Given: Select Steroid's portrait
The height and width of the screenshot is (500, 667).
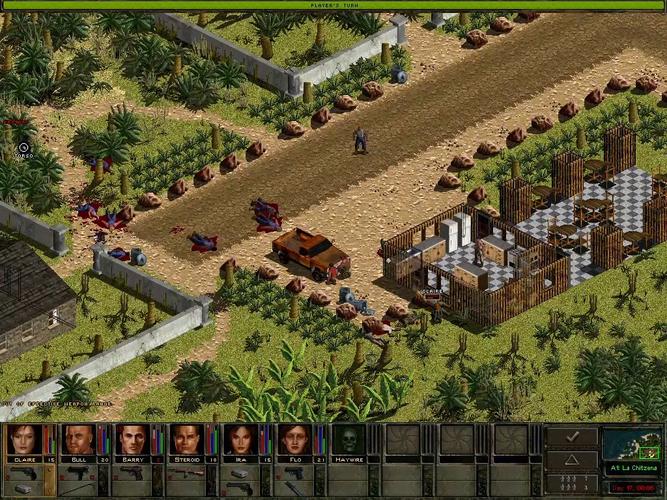Looking at the screenshot, I should (185, 439).
